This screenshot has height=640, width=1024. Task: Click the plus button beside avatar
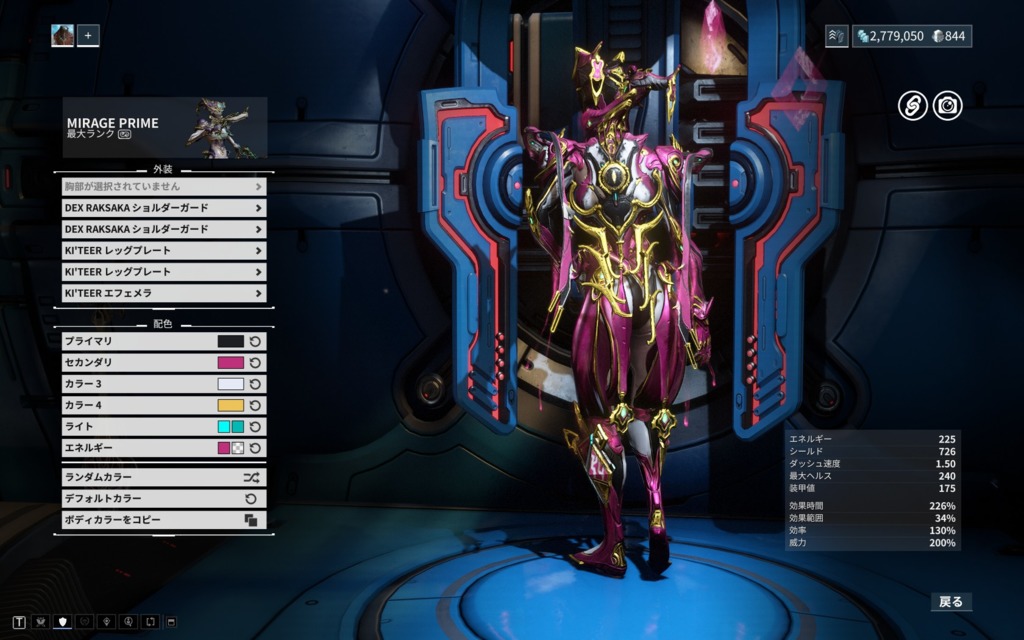pyautogui.click(x=88, y=36)
